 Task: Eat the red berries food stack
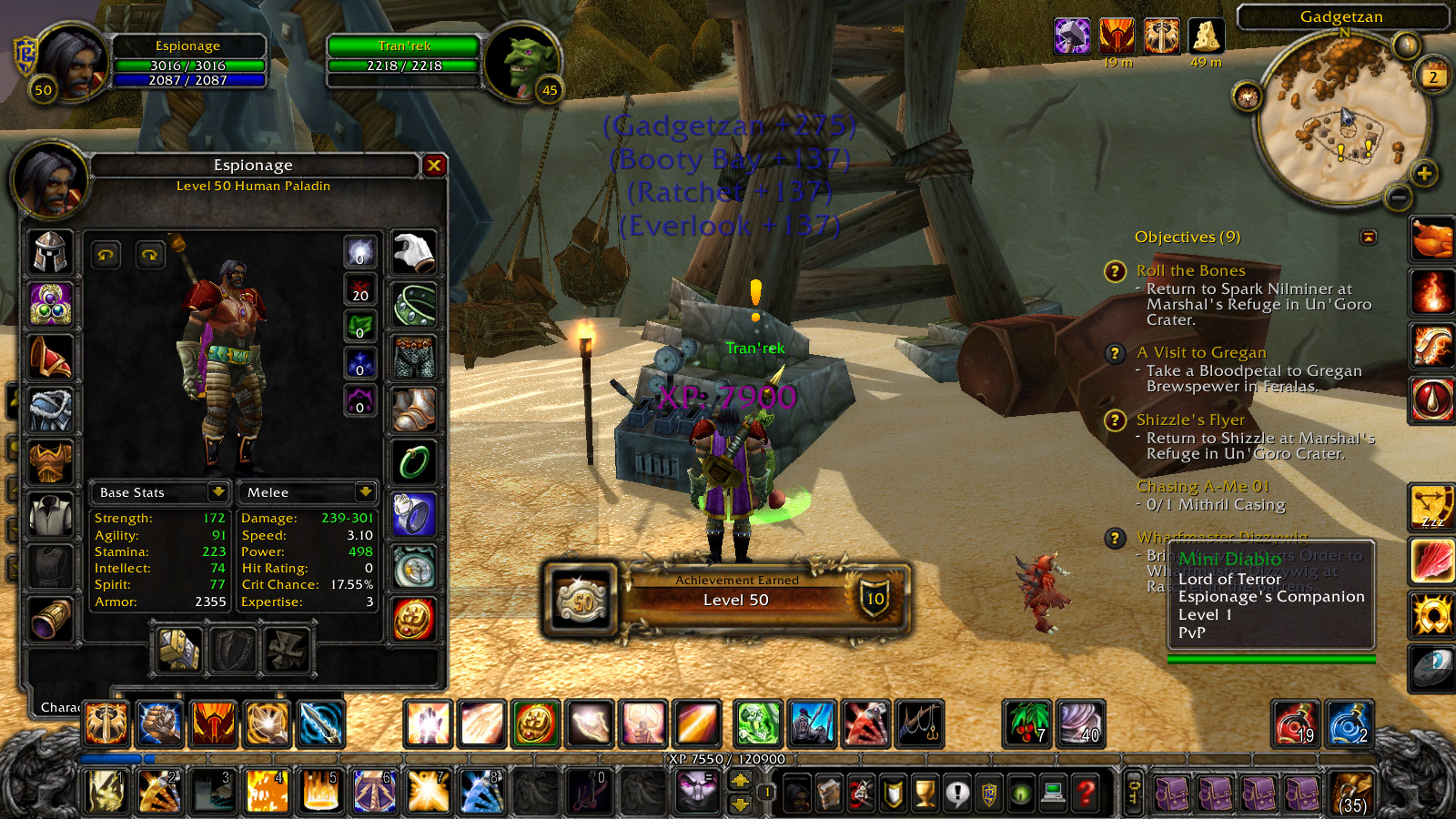pos(1027,724)
